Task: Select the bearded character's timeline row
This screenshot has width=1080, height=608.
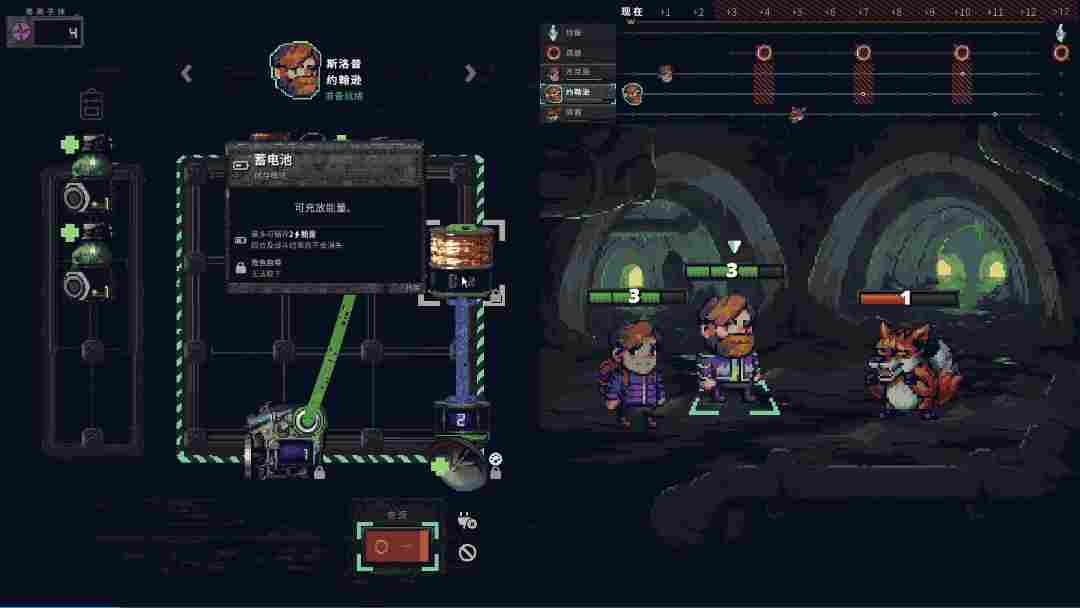Action: (578, 93)
